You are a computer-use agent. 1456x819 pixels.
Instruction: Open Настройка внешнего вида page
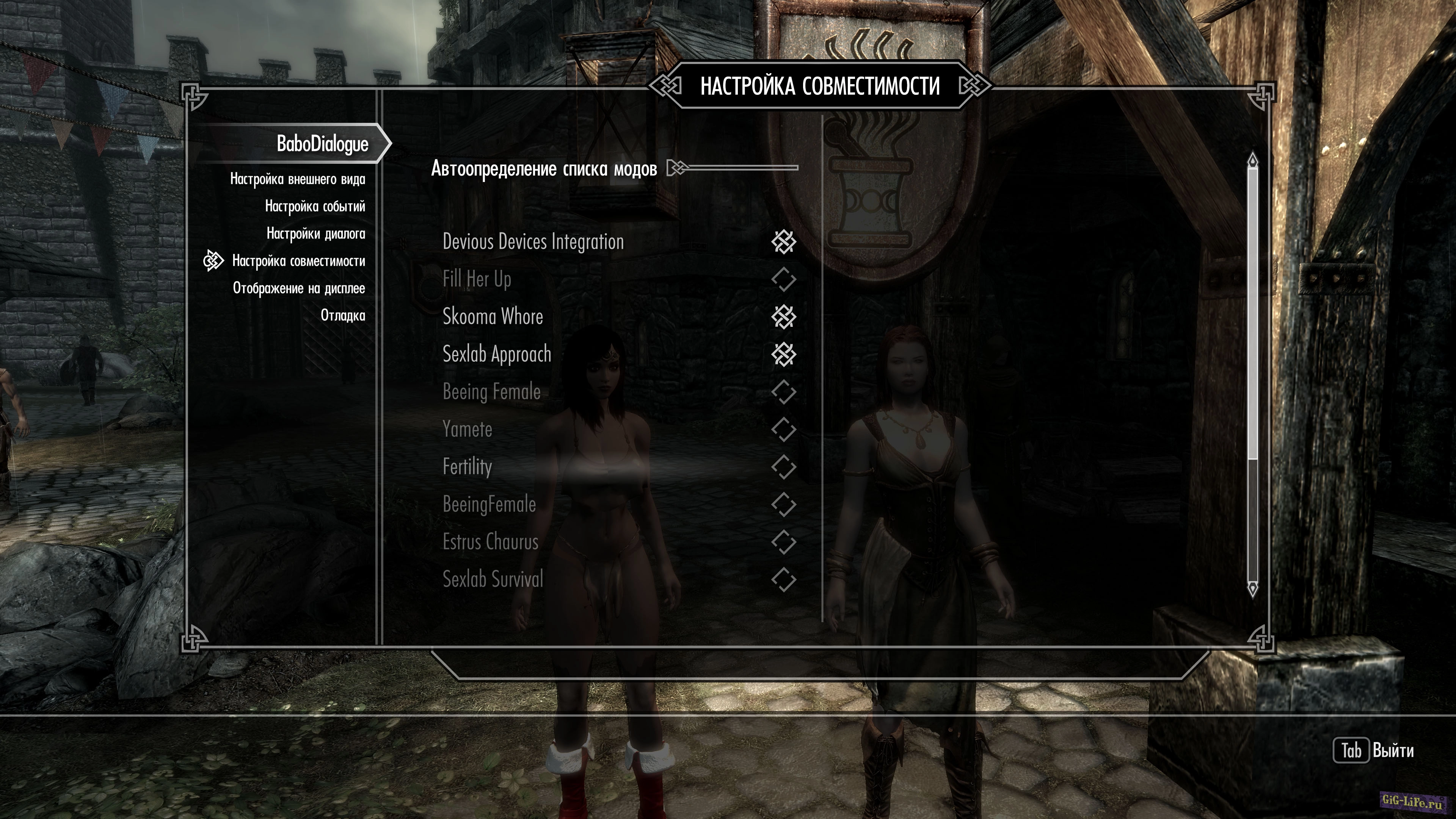pyautogui.click(x=297, y=179)
